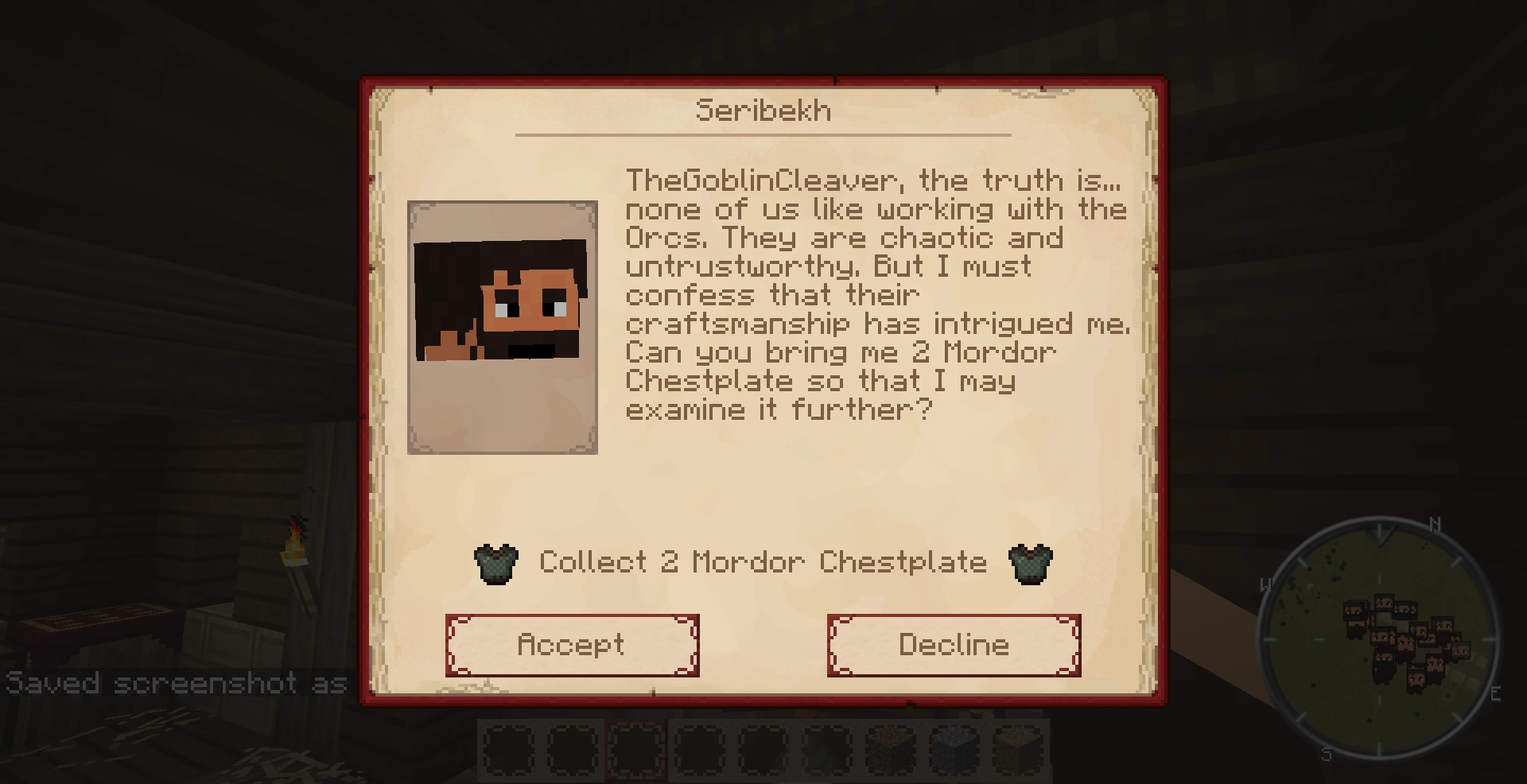Click the north marker on the minimap

click(1436, 525)
